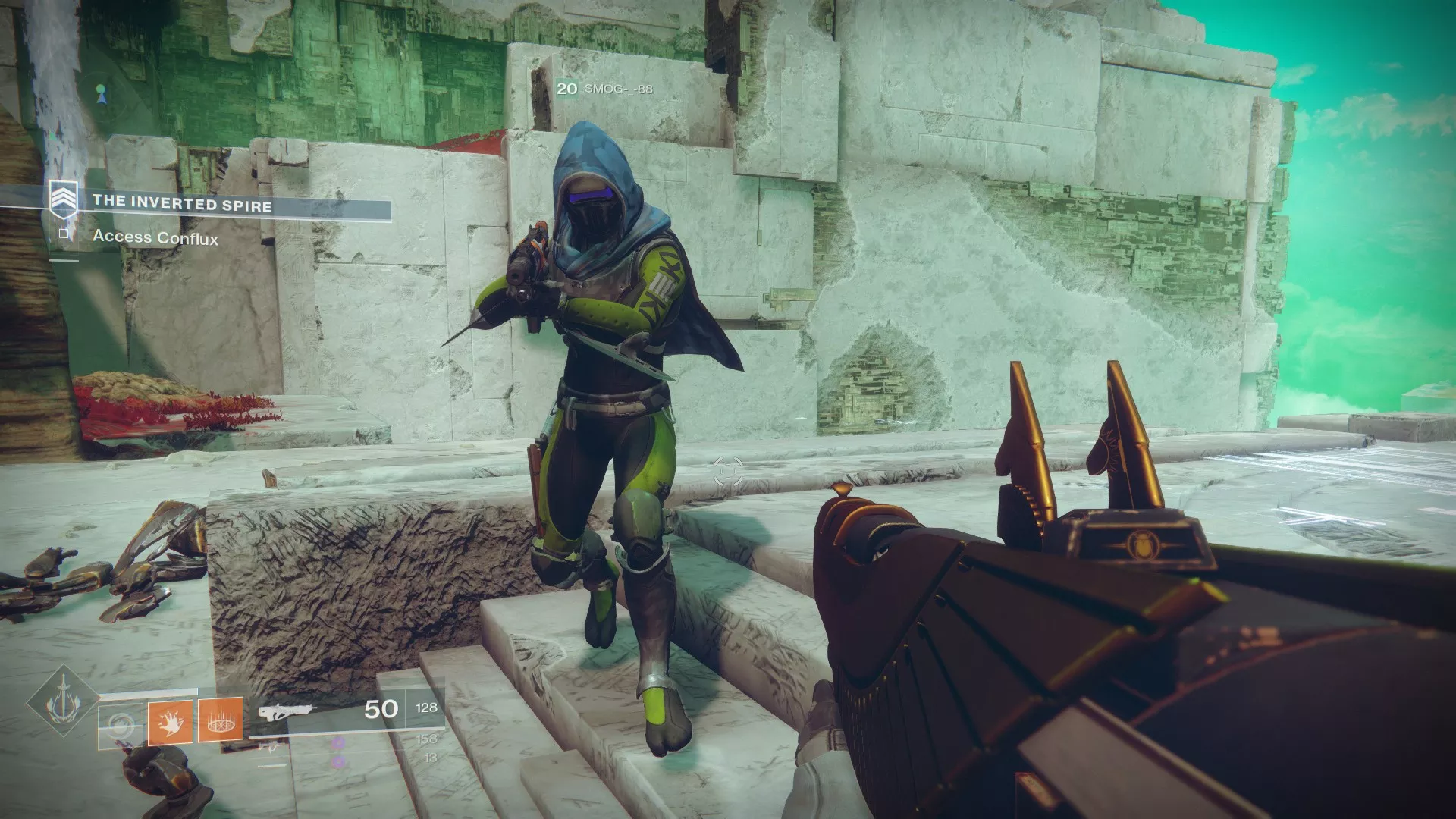
Task: Select the super ability diamond icon
Action: pos(64,704)
